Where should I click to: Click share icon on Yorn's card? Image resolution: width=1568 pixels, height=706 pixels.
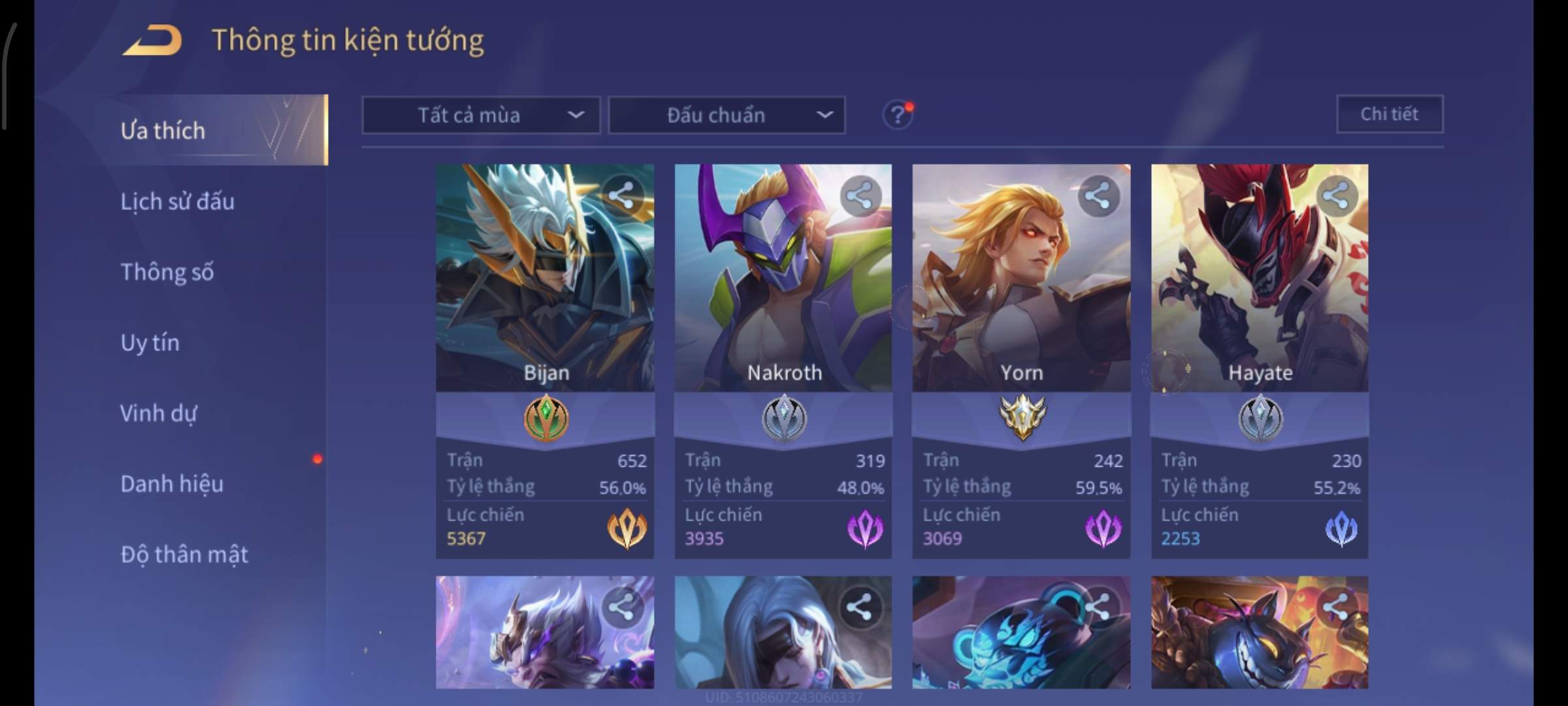[1098, 195]
